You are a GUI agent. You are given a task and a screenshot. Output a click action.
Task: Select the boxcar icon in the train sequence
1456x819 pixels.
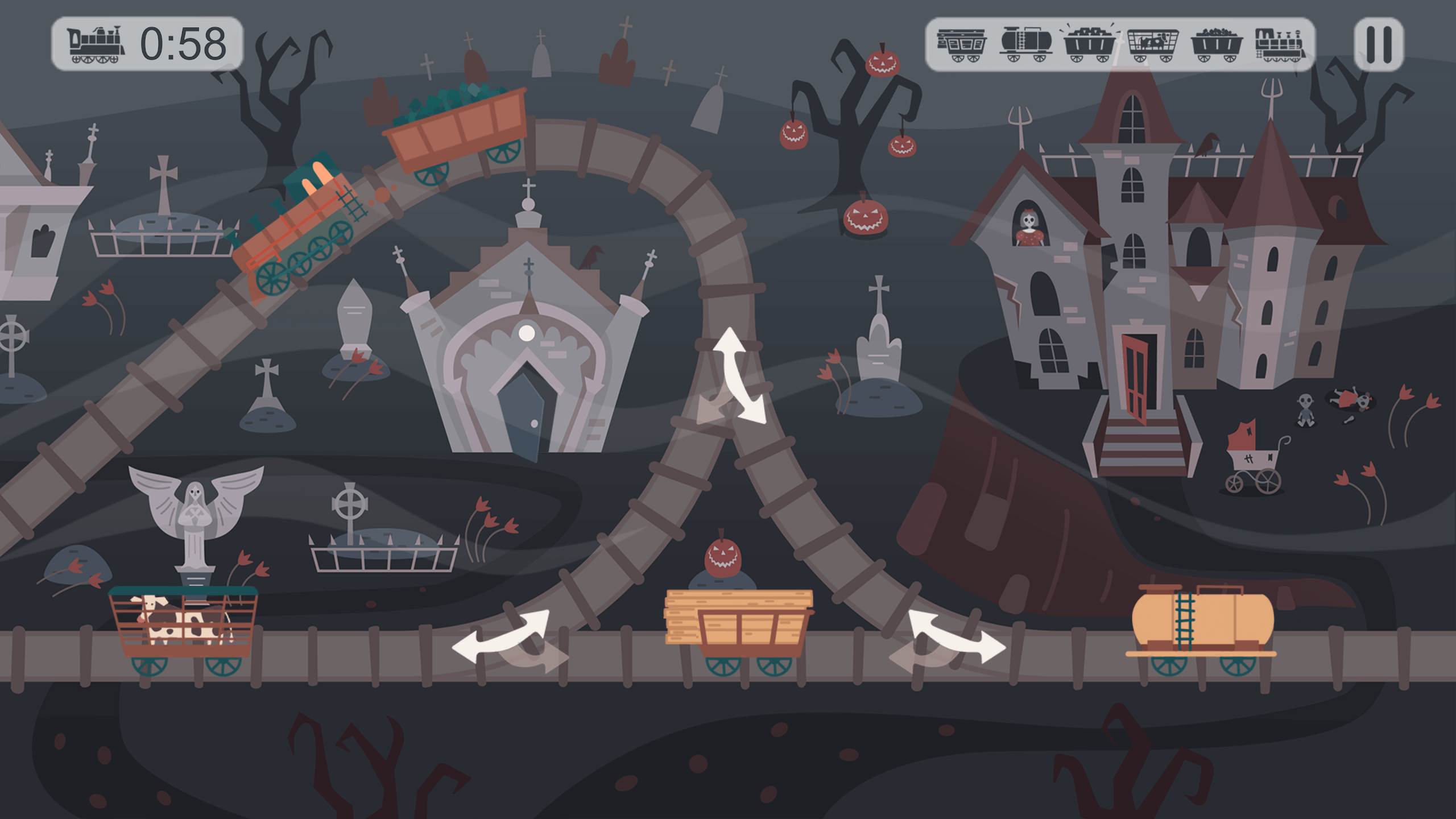(x=961, y=44)
